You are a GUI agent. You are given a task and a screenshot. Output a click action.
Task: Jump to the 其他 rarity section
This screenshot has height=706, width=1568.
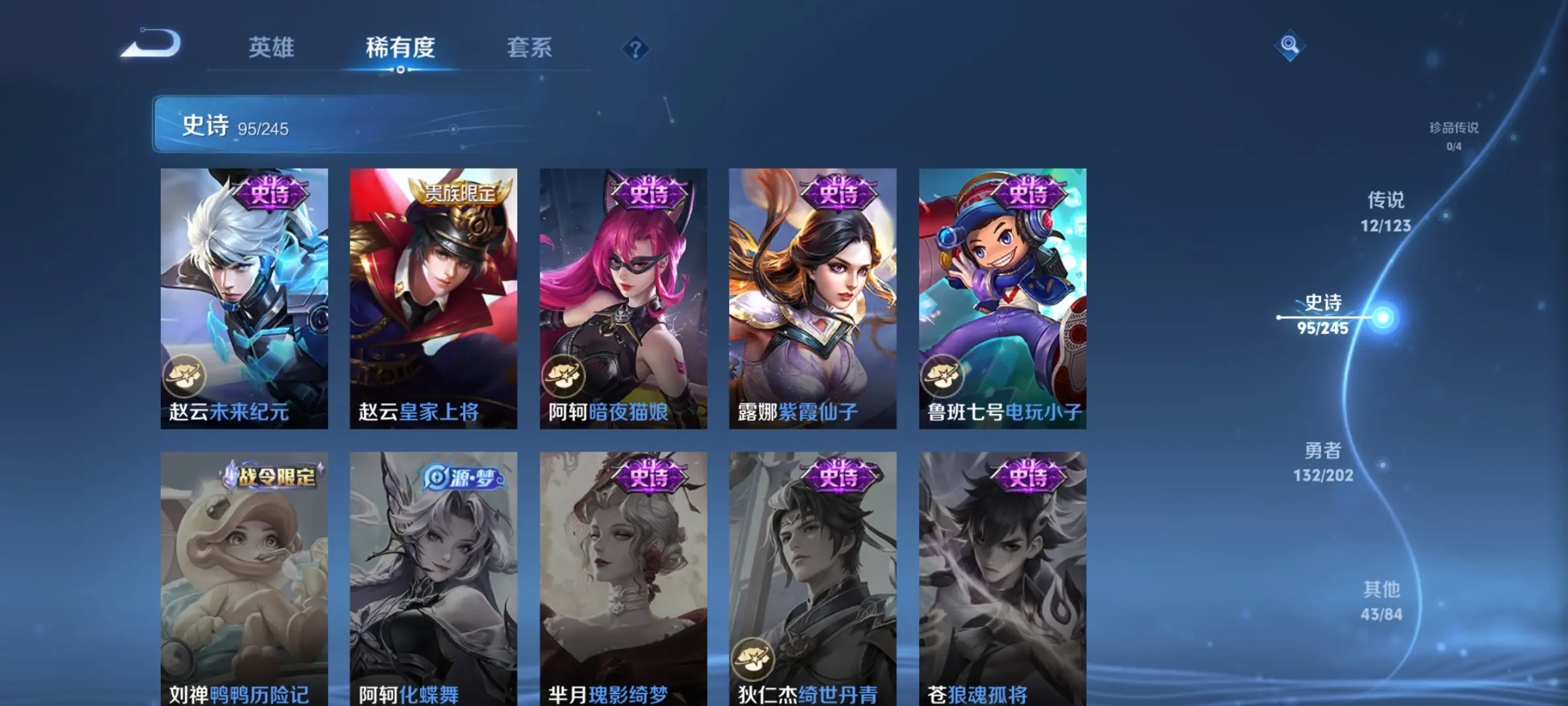[x=1381, y=601]
